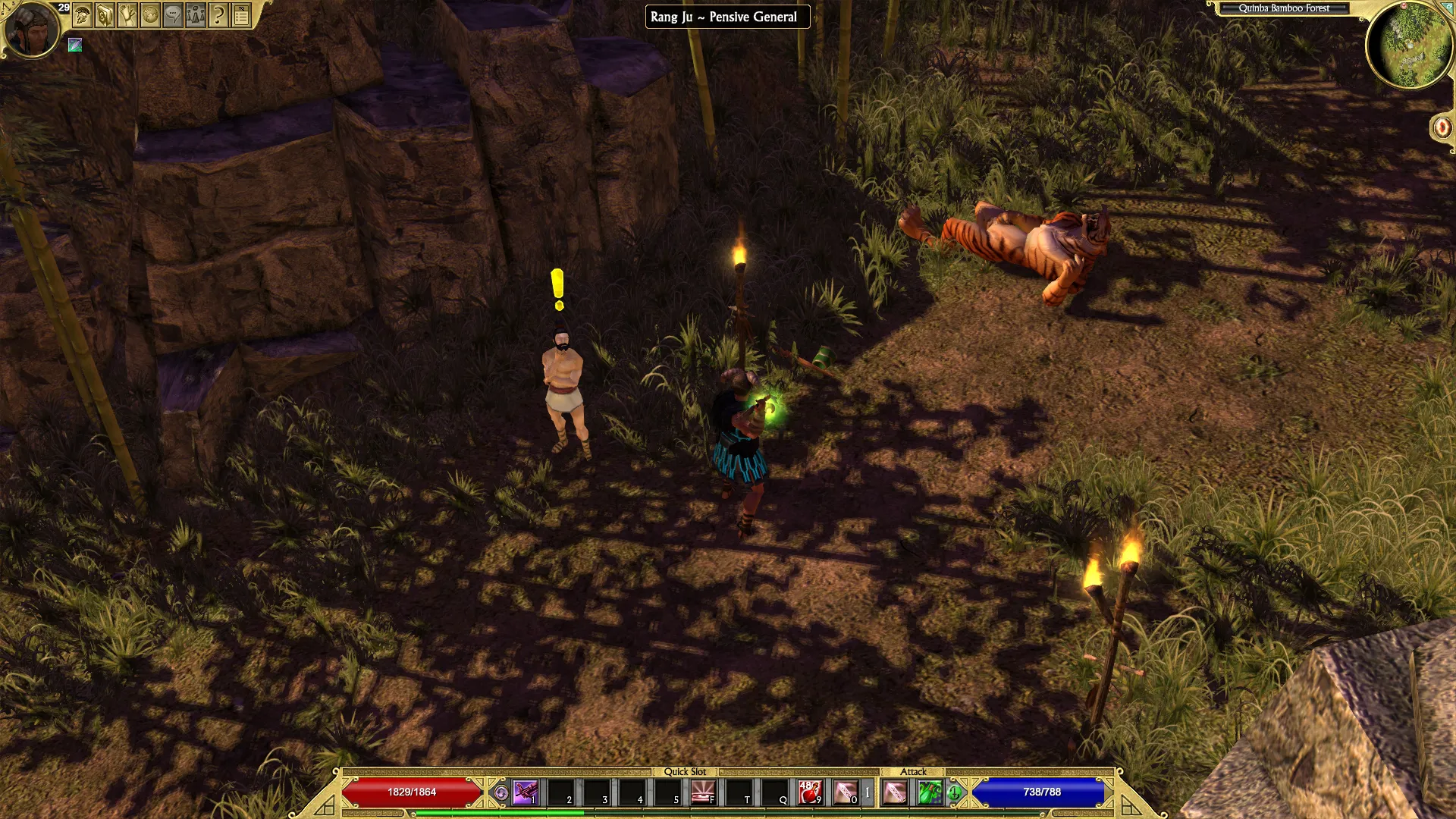
Task: Use the scroll item in slot 0
Action: (x=846, y=792)
